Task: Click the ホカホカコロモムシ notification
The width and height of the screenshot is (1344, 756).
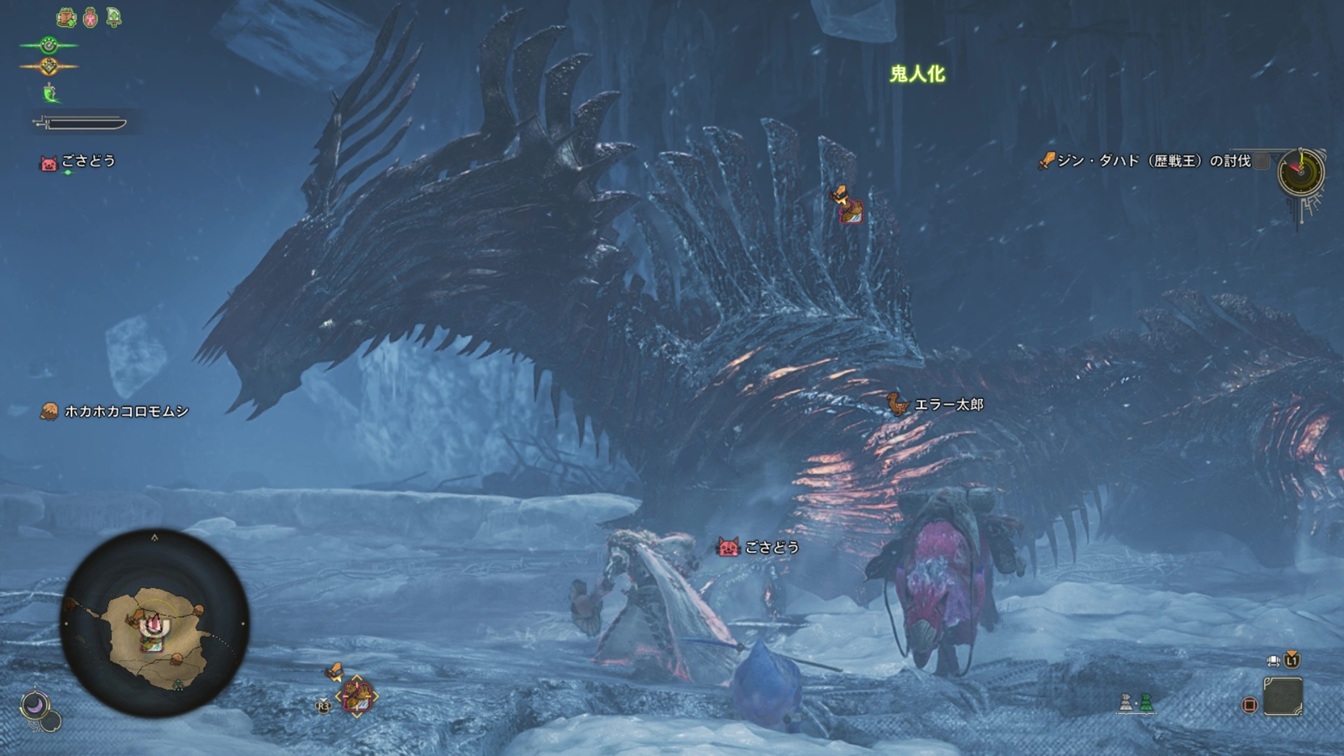Action: coord(115,411)
